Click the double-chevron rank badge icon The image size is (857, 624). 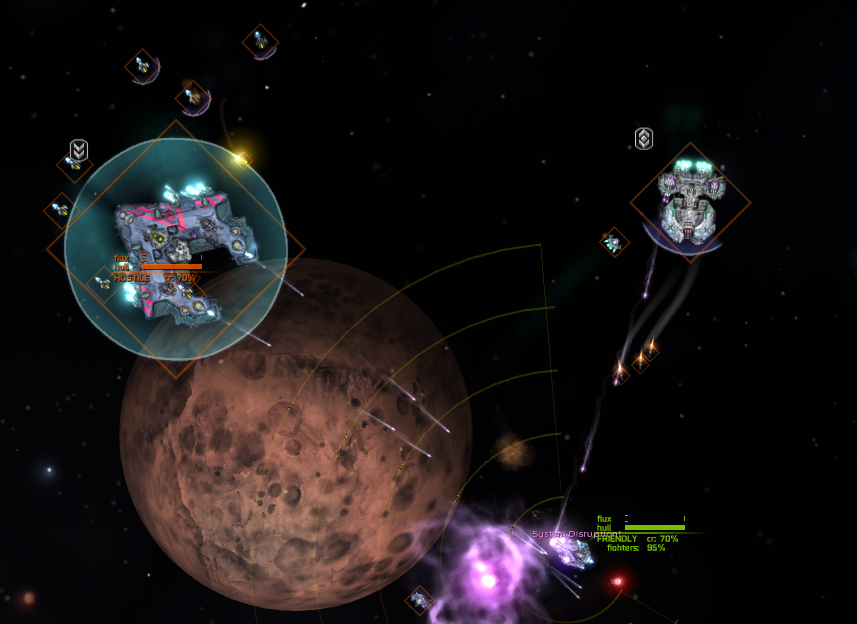tap(79, 150)
